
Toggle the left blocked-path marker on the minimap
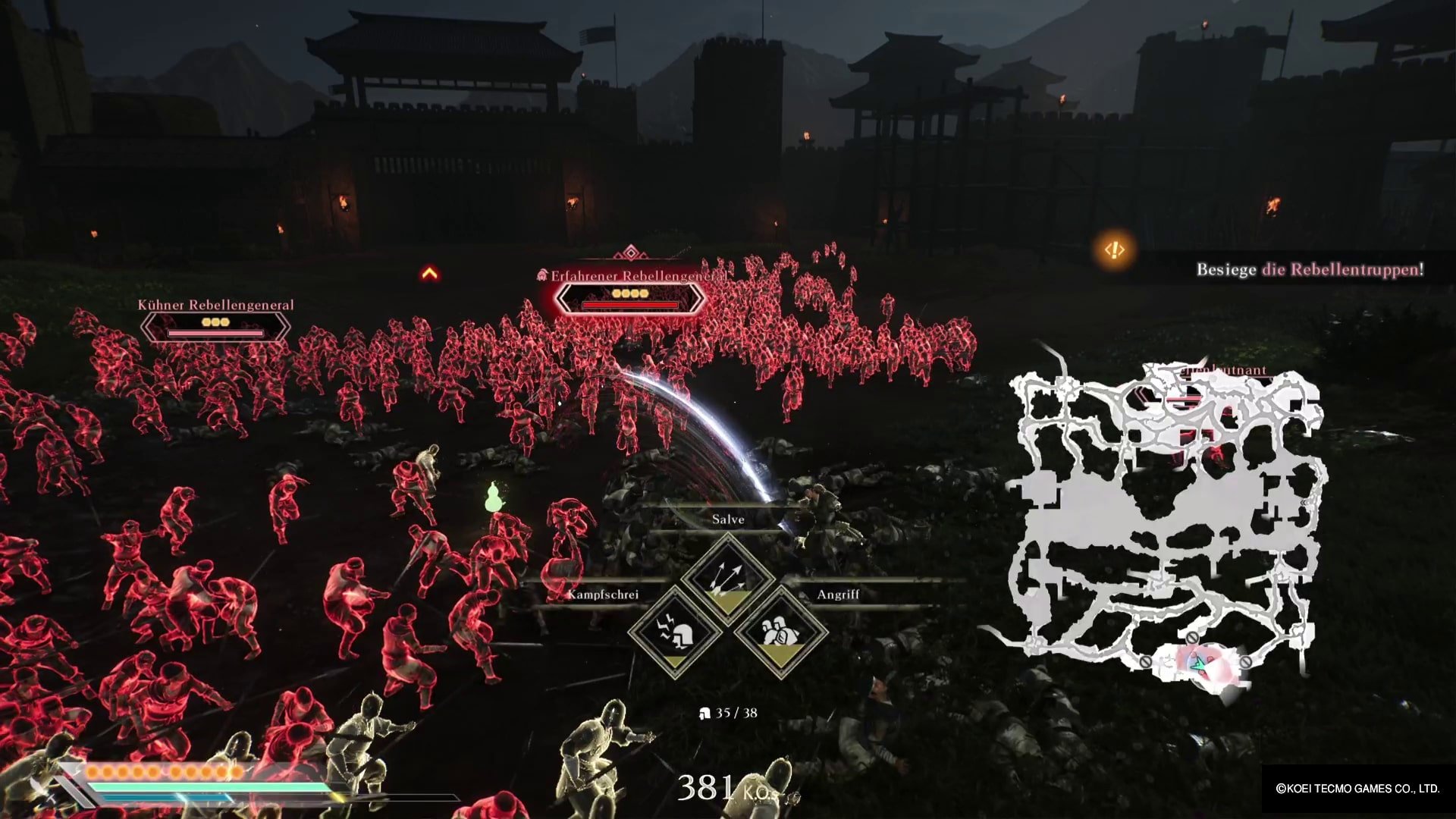pos(1145,662)
